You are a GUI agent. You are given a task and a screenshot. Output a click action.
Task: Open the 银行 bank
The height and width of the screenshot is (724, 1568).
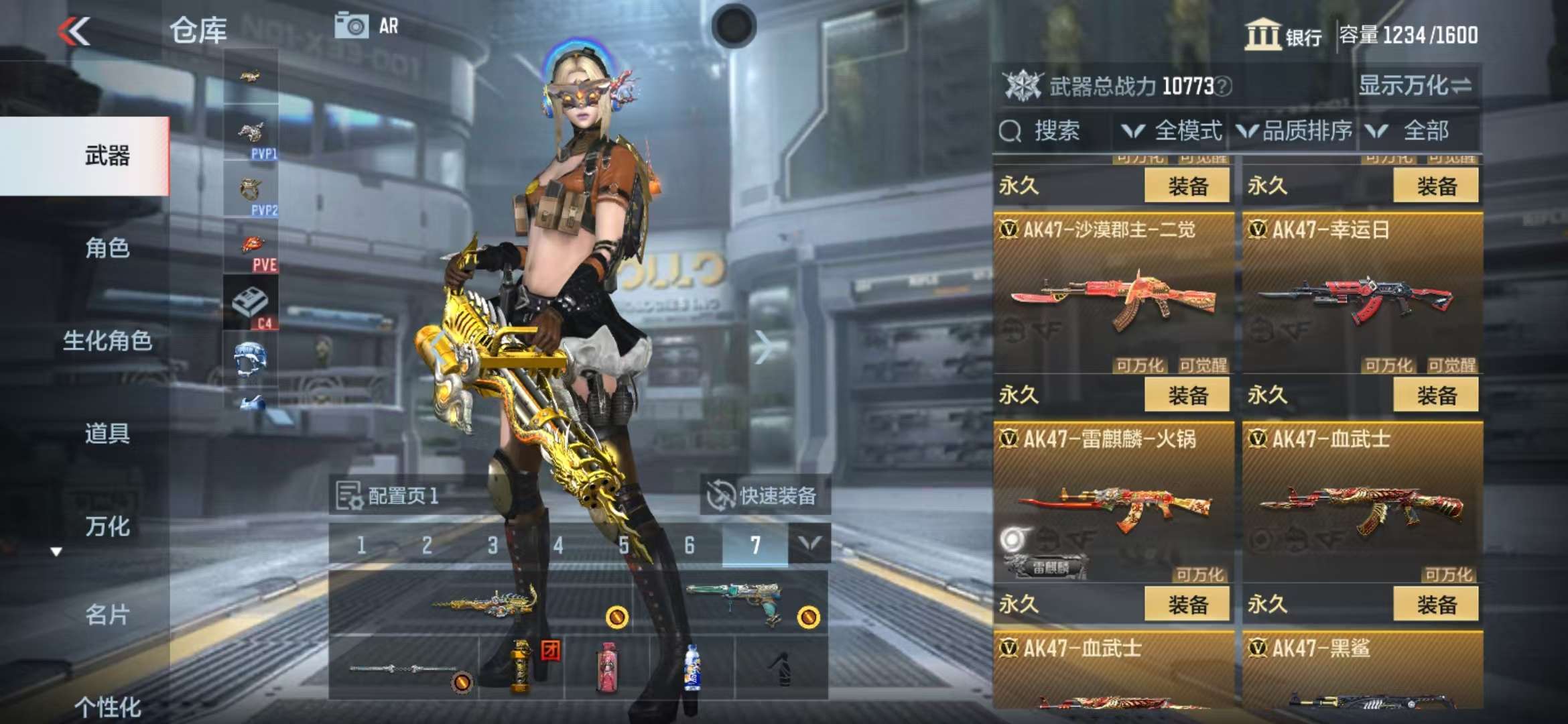click(x=1283, y=34)
